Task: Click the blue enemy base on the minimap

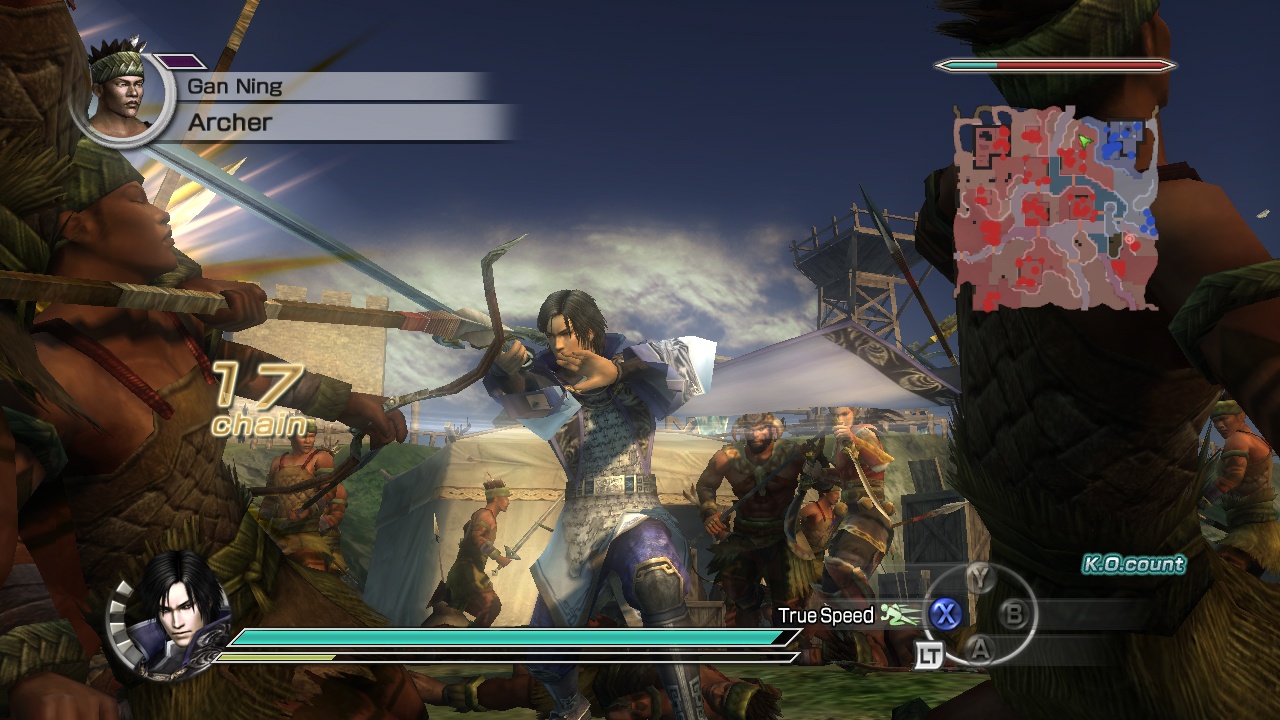Action: point(1126,131)
